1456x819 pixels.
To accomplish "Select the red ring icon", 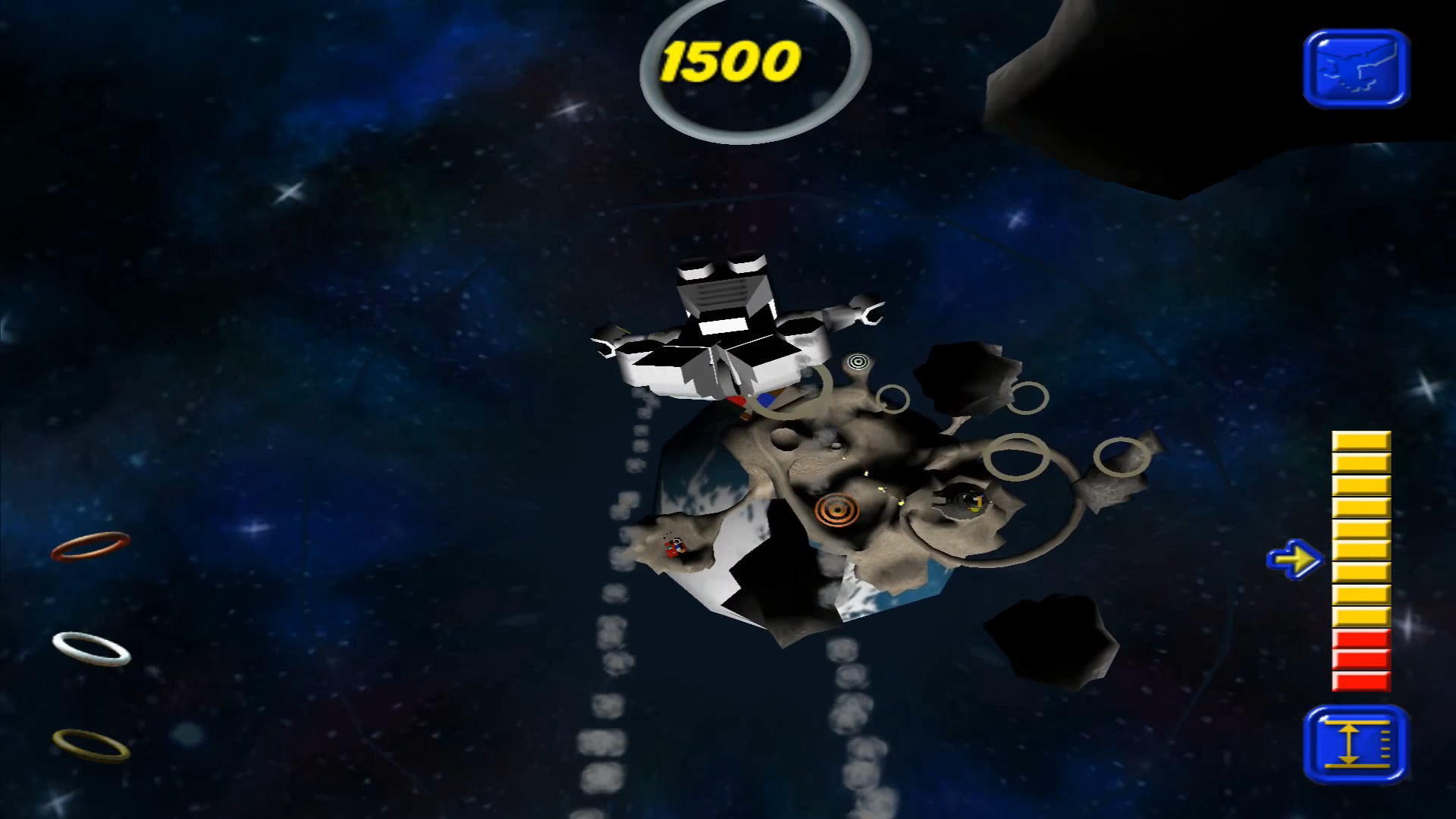I will pyautogui.click(x=90, y=546).
